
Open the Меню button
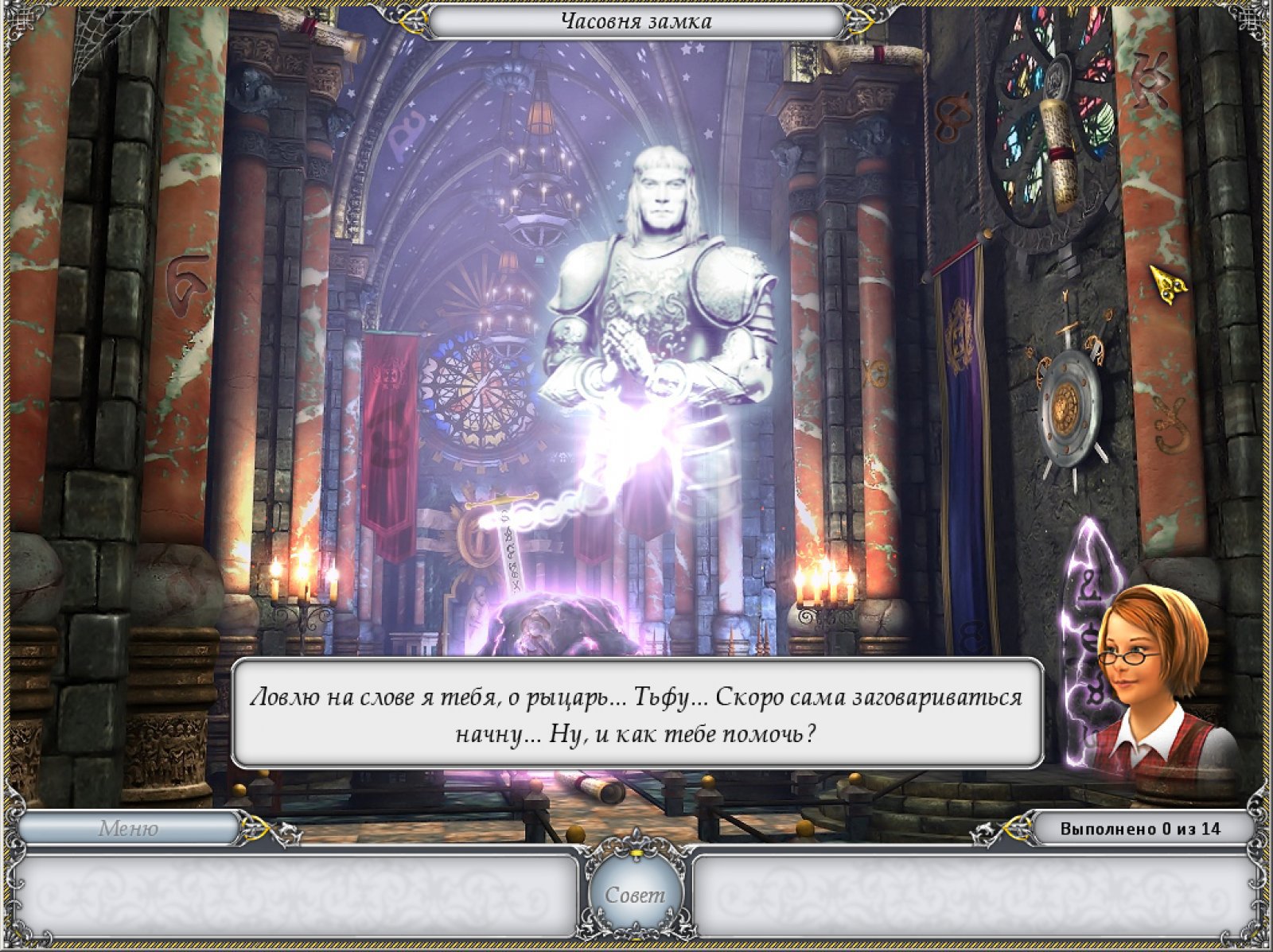tap(128, 829)
